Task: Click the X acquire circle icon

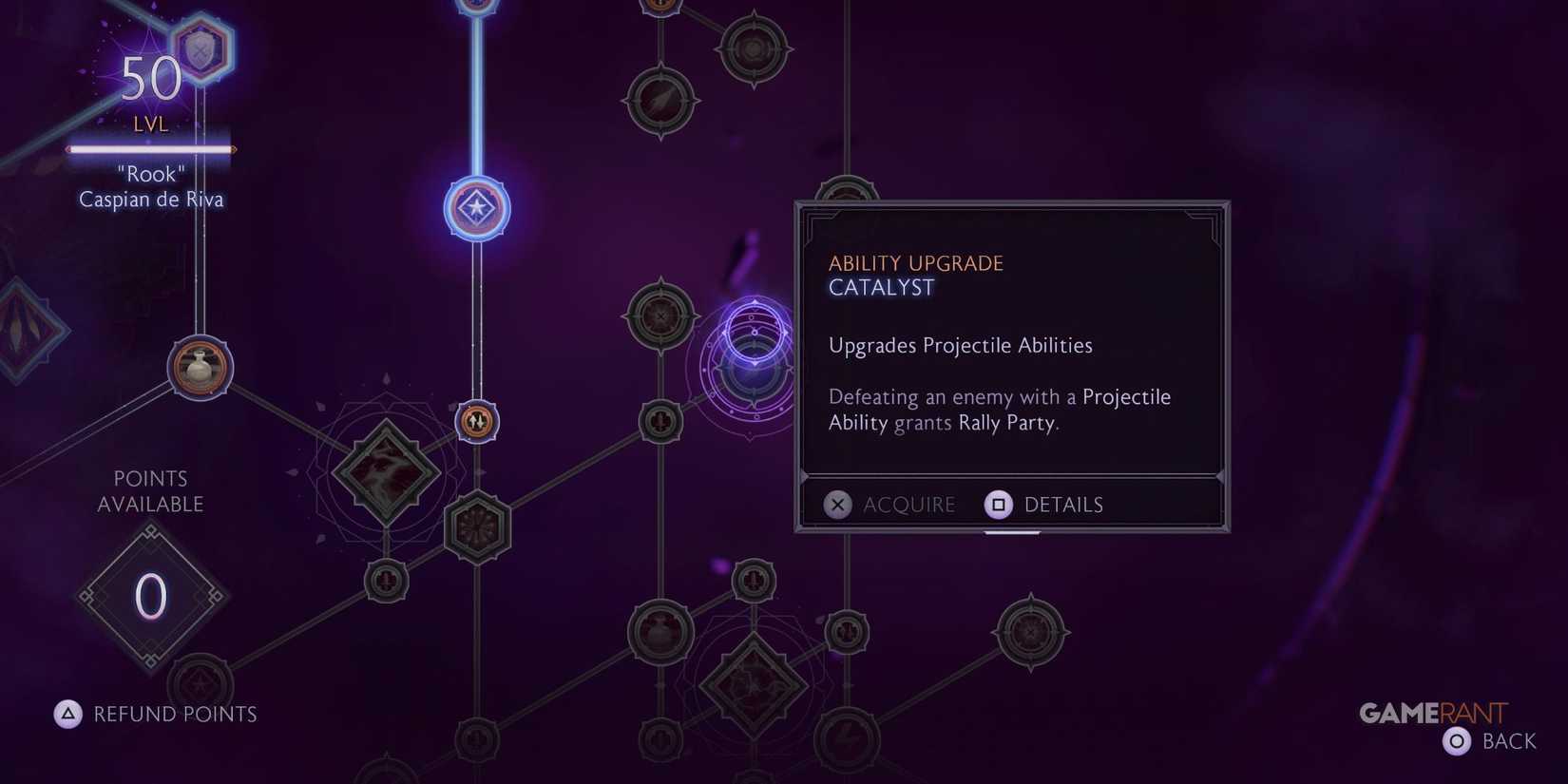Action: (x=837, y=505)
